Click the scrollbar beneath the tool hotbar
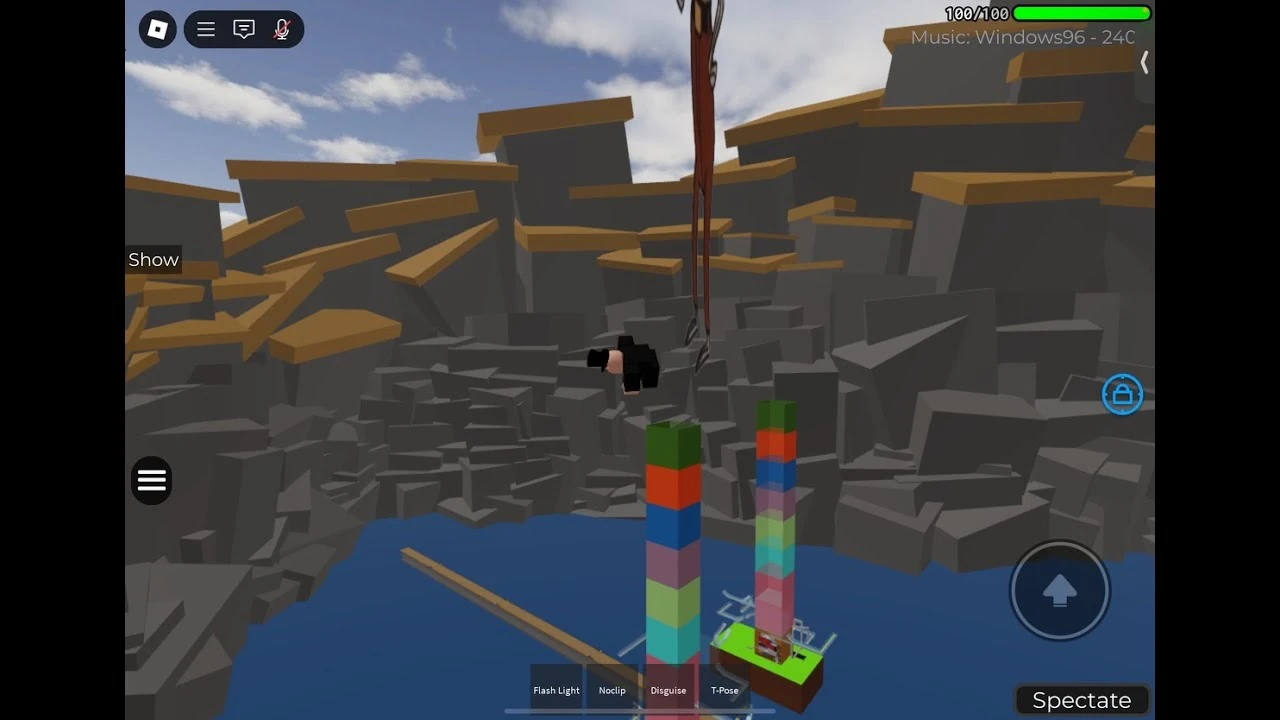Image resolution: width=1280 pixels, height=720 pixels. [640, 712]
